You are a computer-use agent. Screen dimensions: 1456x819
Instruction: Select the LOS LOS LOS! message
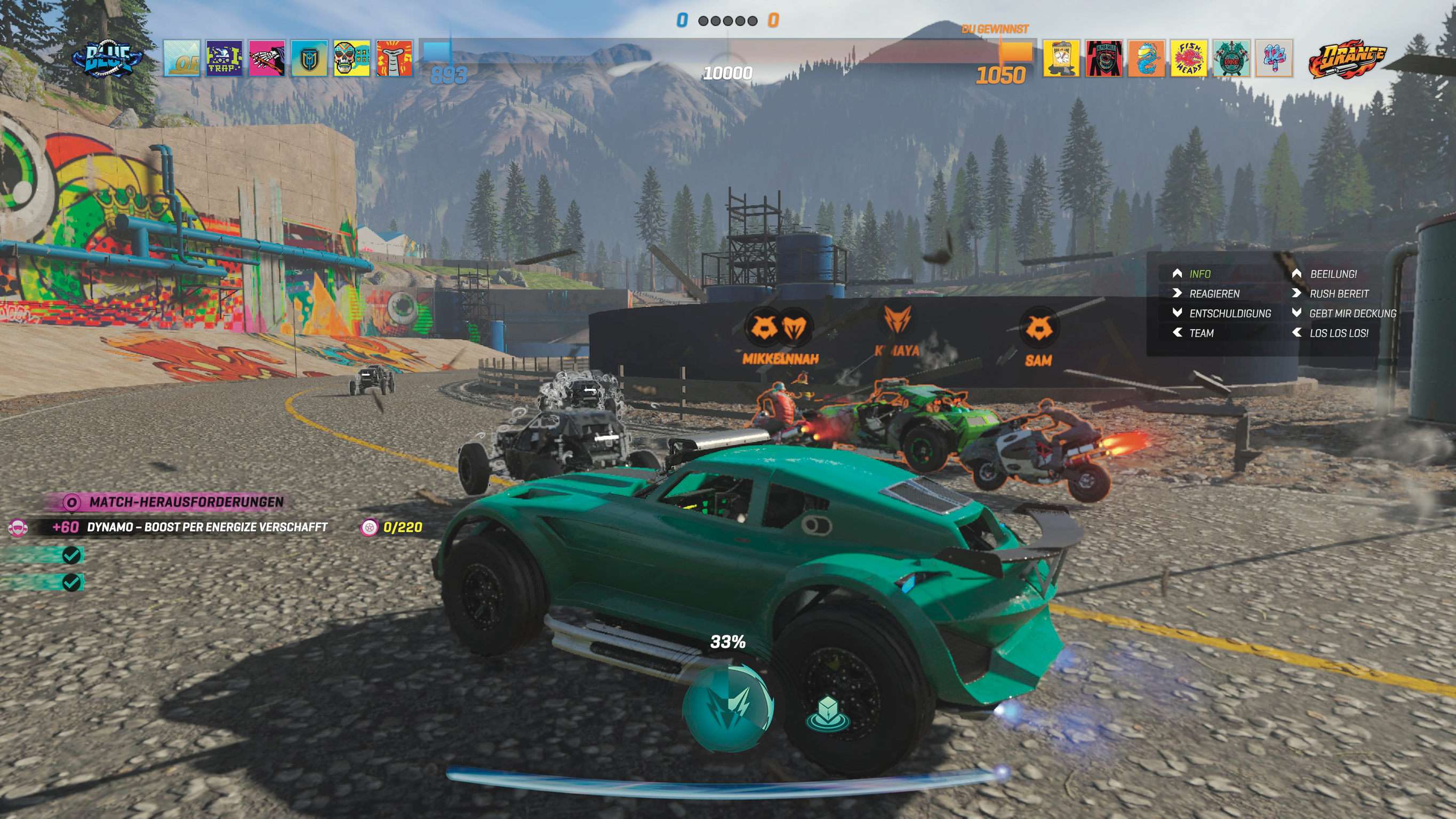coord(1339,333)
